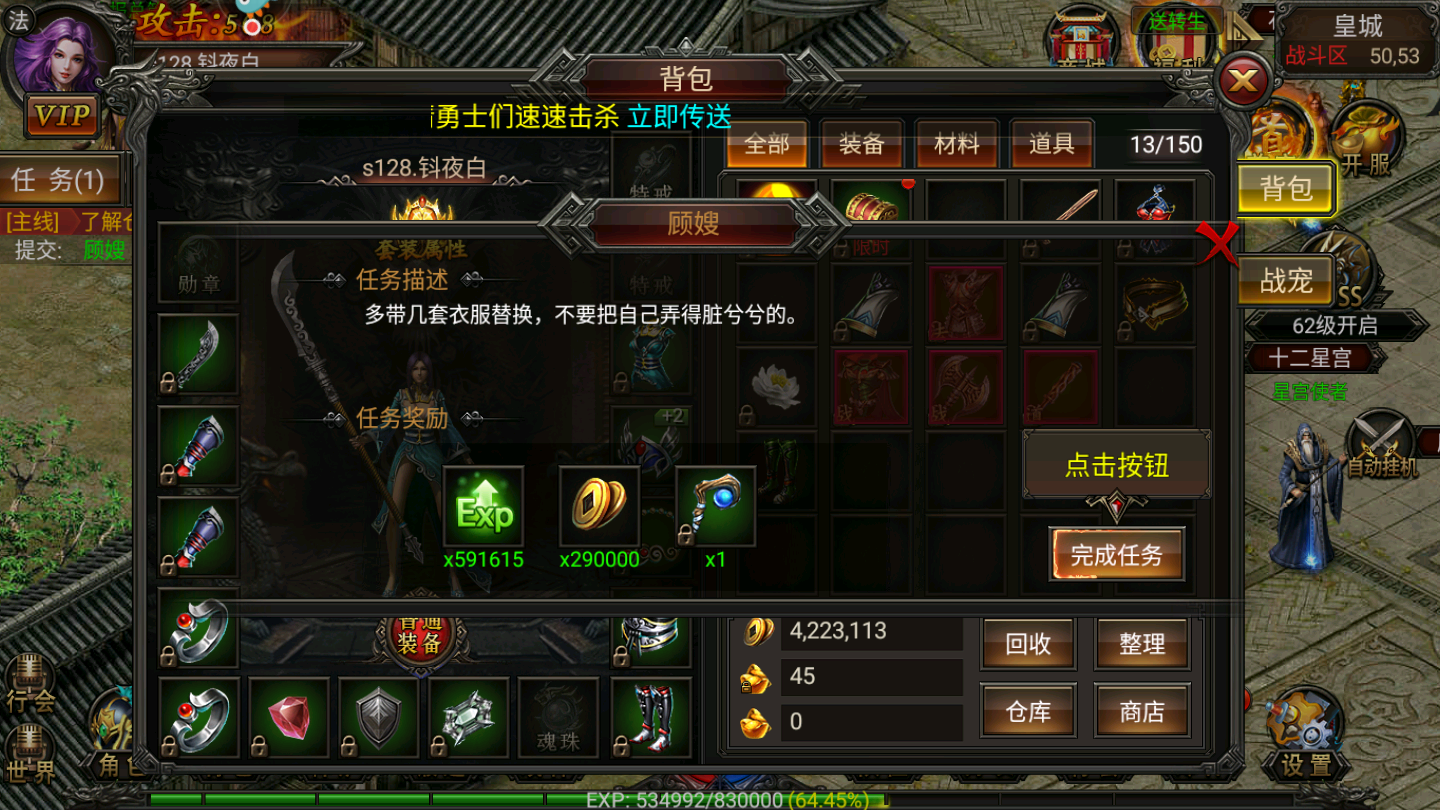Viewport: 1440px width, 810px height.
Task: Open the 仓库 warehouse
Action: coord(1028,711)
